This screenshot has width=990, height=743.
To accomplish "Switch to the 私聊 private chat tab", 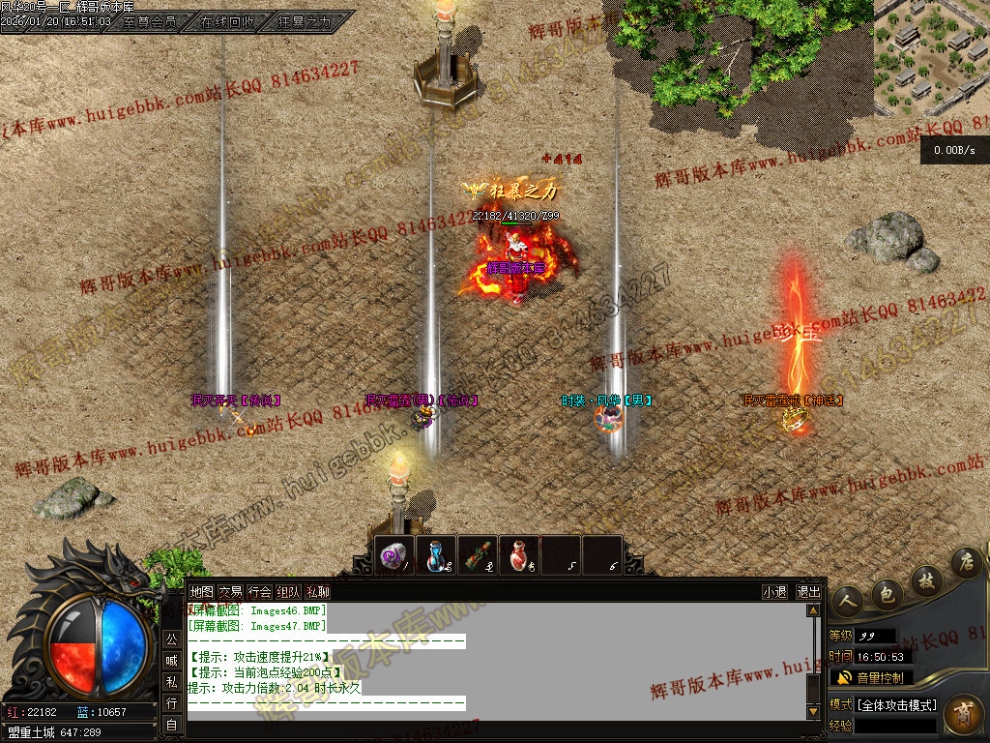I will click(317, 592).
